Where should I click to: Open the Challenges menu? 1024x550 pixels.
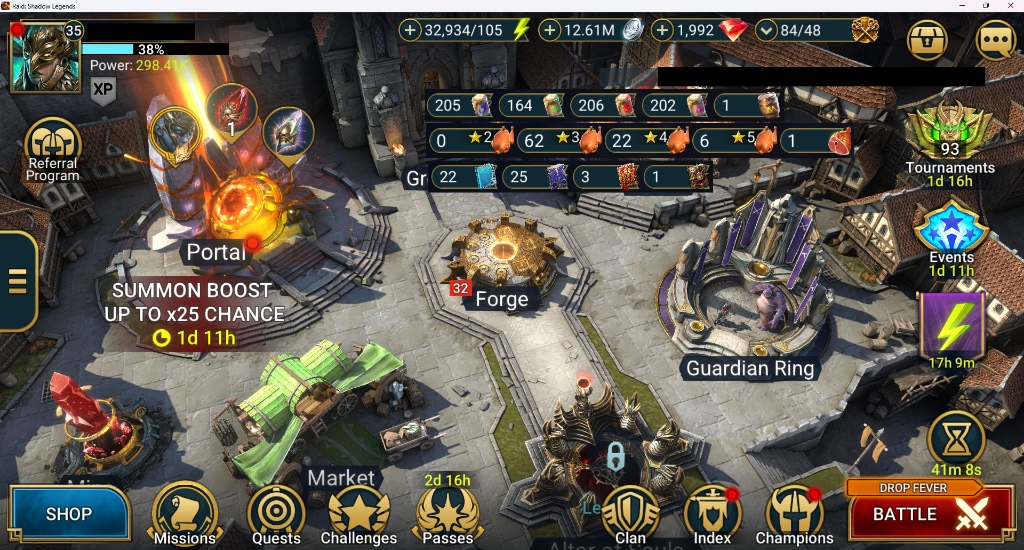pyautogui.click(x=359, y=514)
